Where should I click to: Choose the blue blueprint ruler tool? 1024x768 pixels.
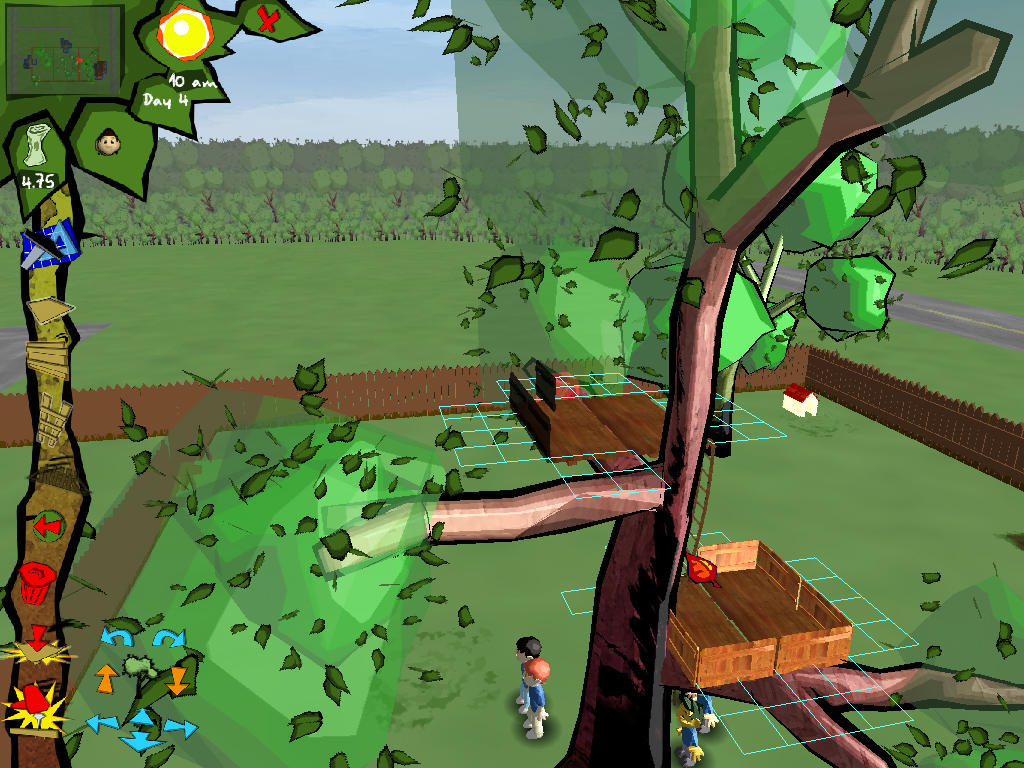click(49, 243)
